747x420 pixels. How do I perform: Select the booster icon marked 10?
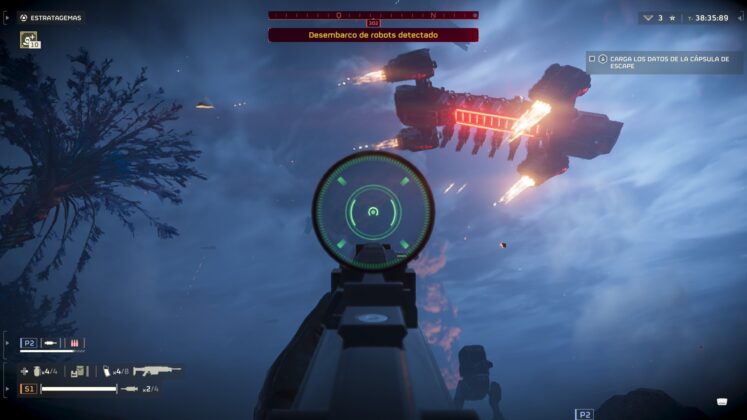pos(28,40)
